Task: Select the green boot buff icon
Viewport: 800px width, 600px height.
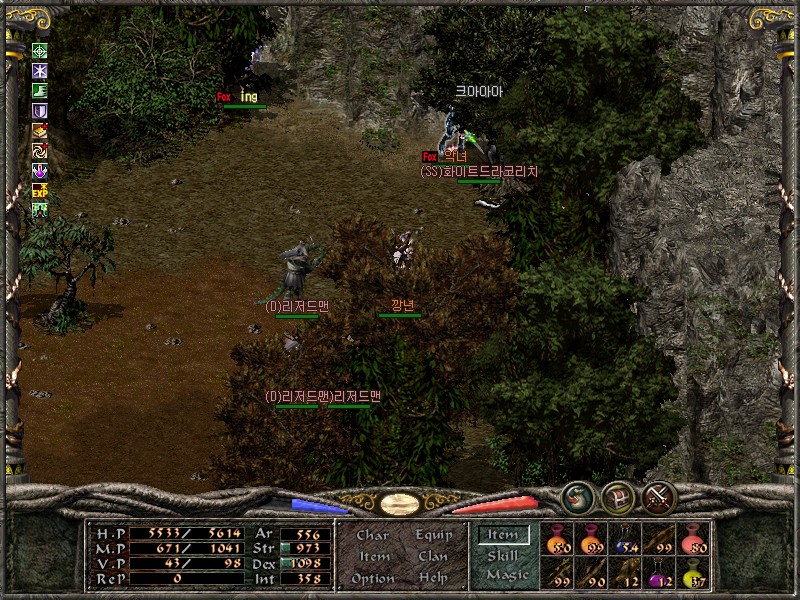Action: 40,91
